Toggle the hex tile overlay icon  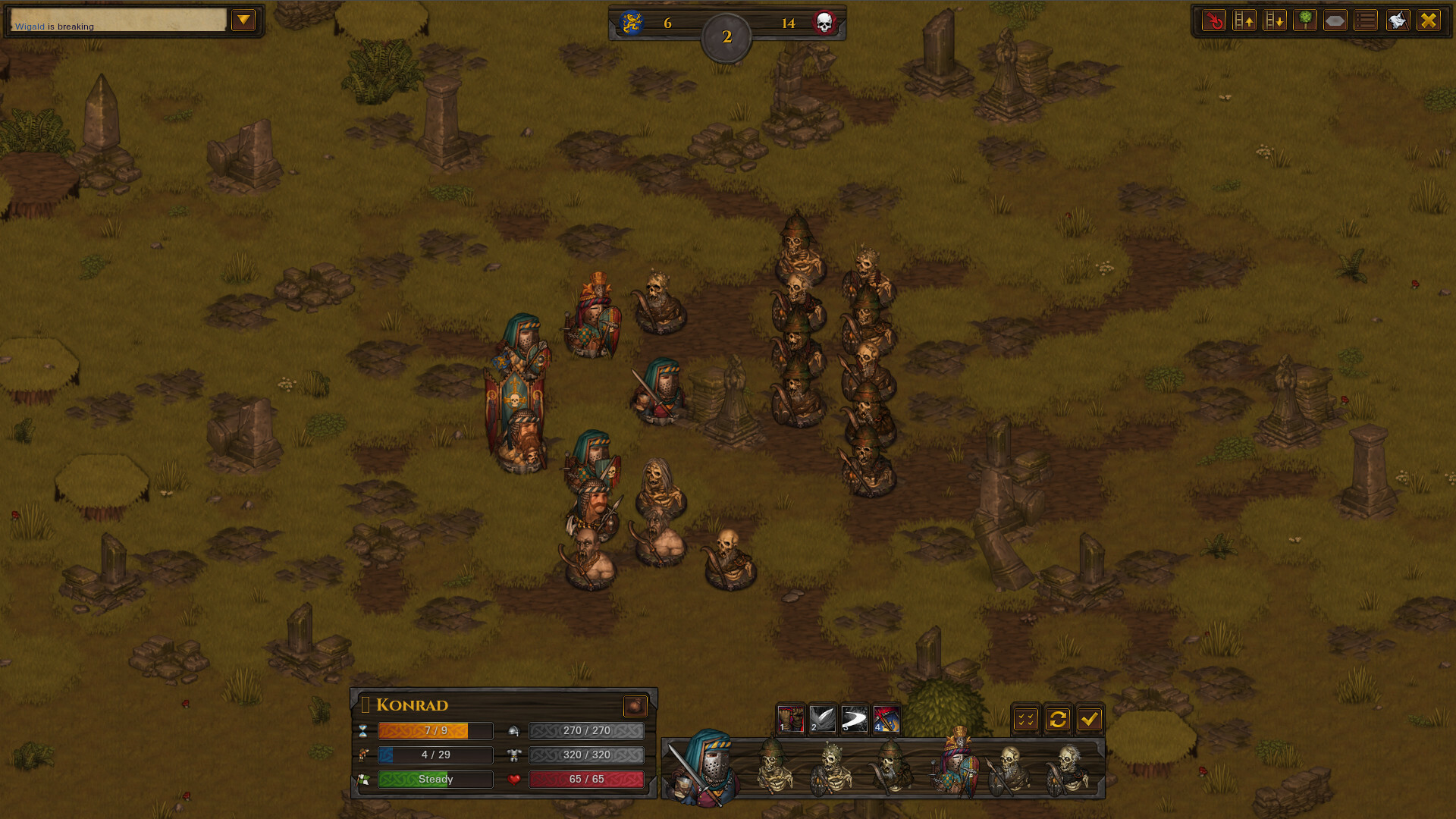tap(1335, 20)
